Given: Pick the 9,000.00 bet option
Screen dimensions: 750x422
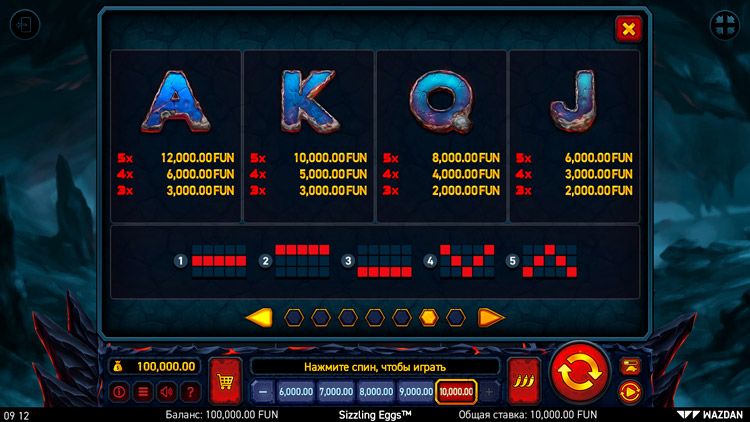Looking at the screenshot, I should point(416,392).
